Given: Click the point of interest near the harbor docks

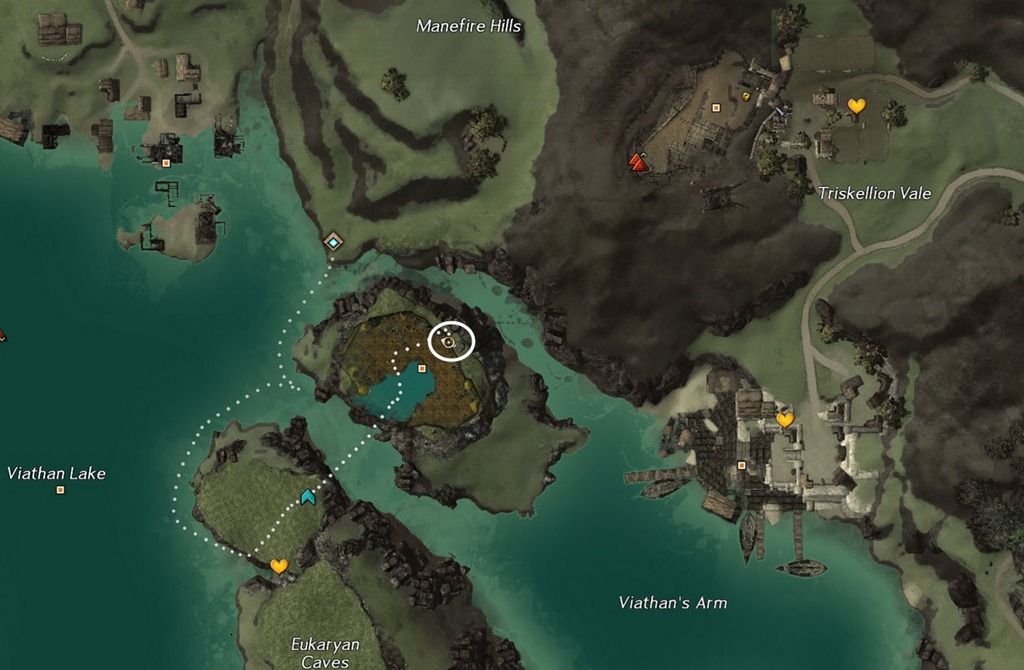Looking at the screenshot, I should pos(741,465).
